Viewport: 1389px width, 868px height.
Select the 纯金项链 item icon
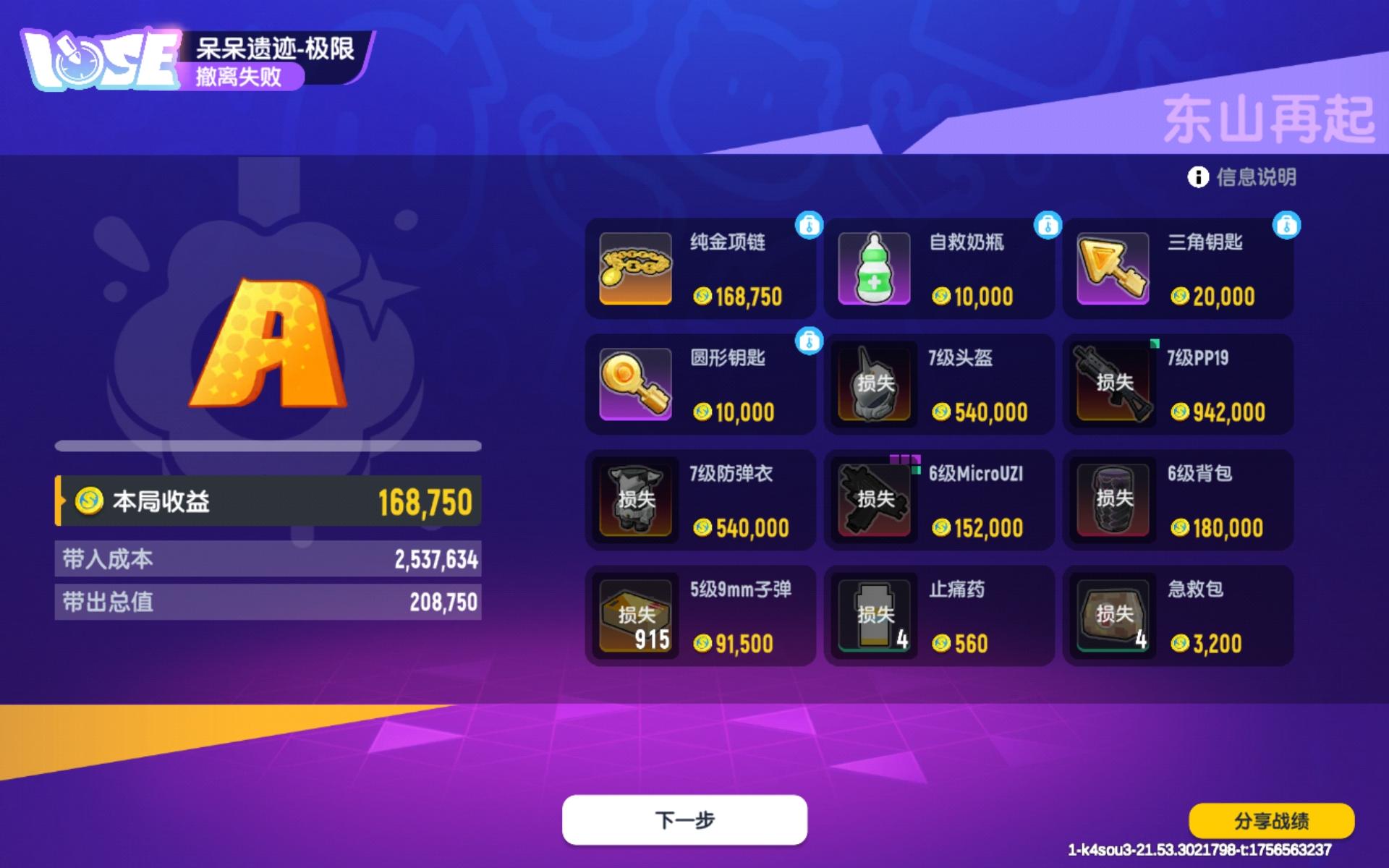coord(634,268)
